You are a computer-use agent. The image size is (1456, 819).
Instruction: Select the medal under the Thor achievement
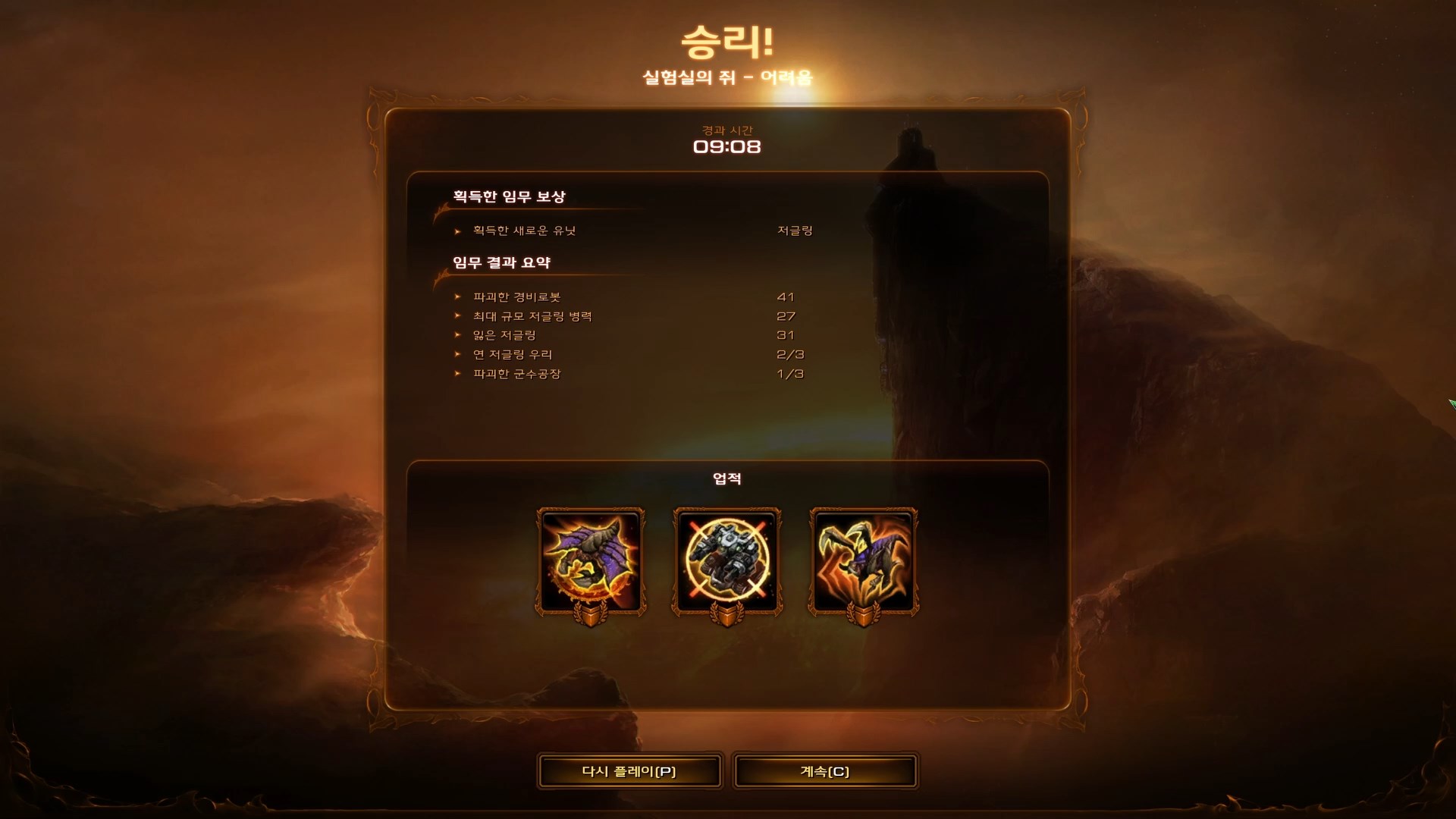pos(728,616)
